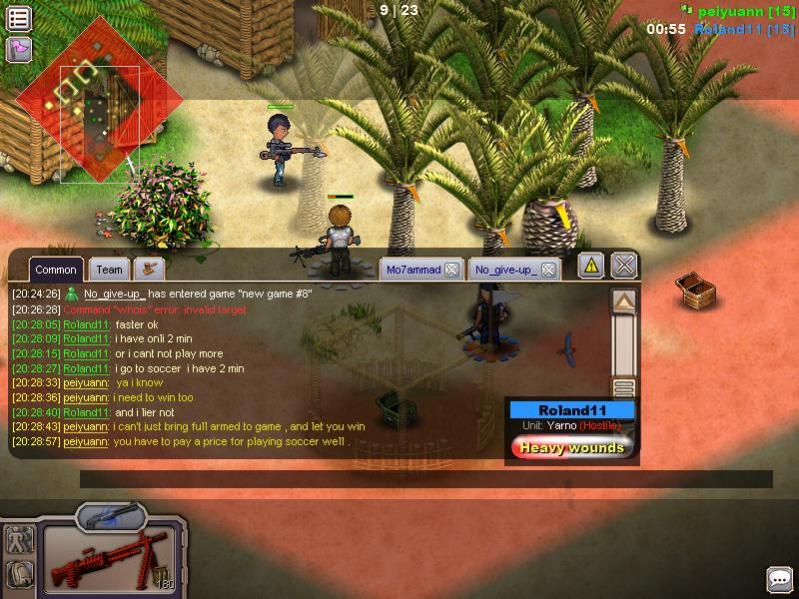Open the hammer icon chat tab
The image size is (799, 599).
149,268
